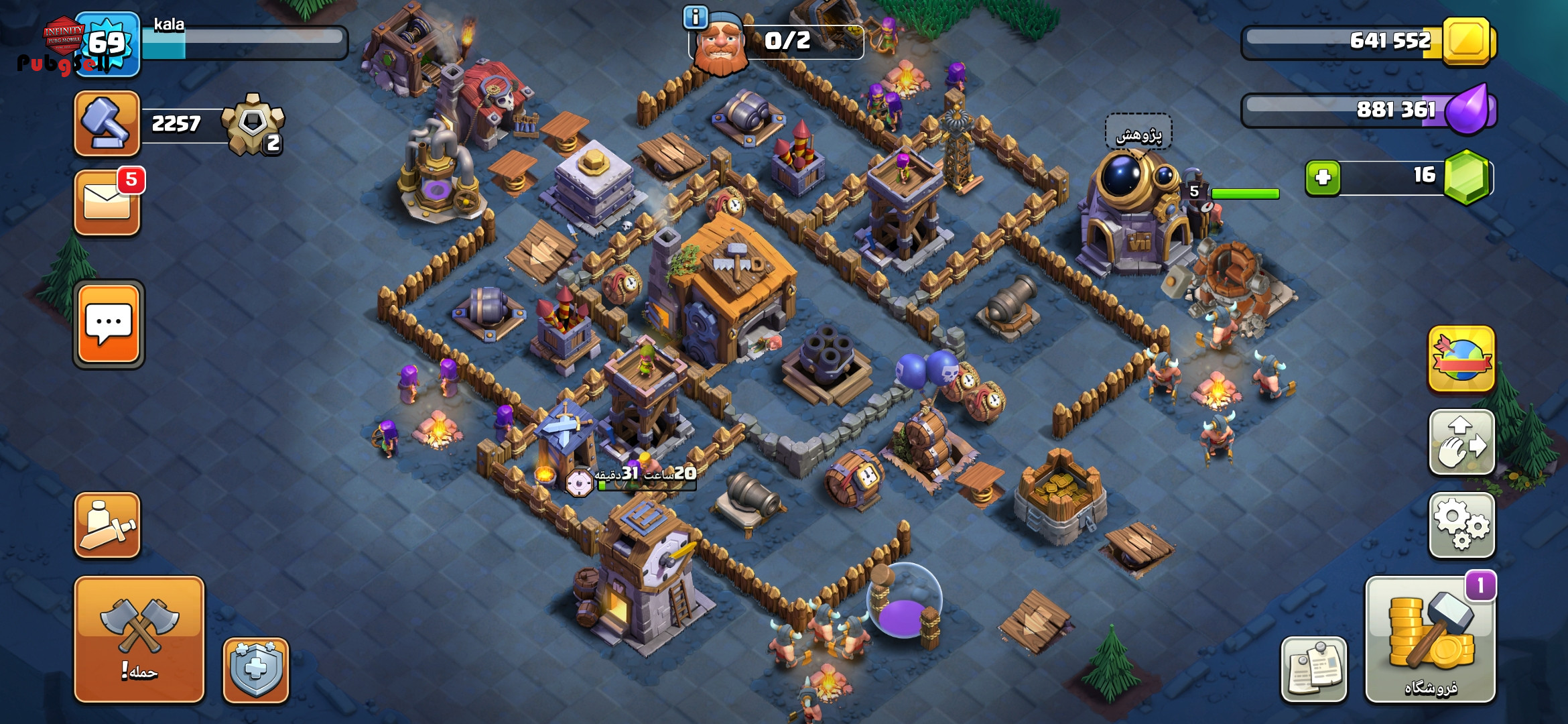Open the settings gears button

[x=1461, y=525]
